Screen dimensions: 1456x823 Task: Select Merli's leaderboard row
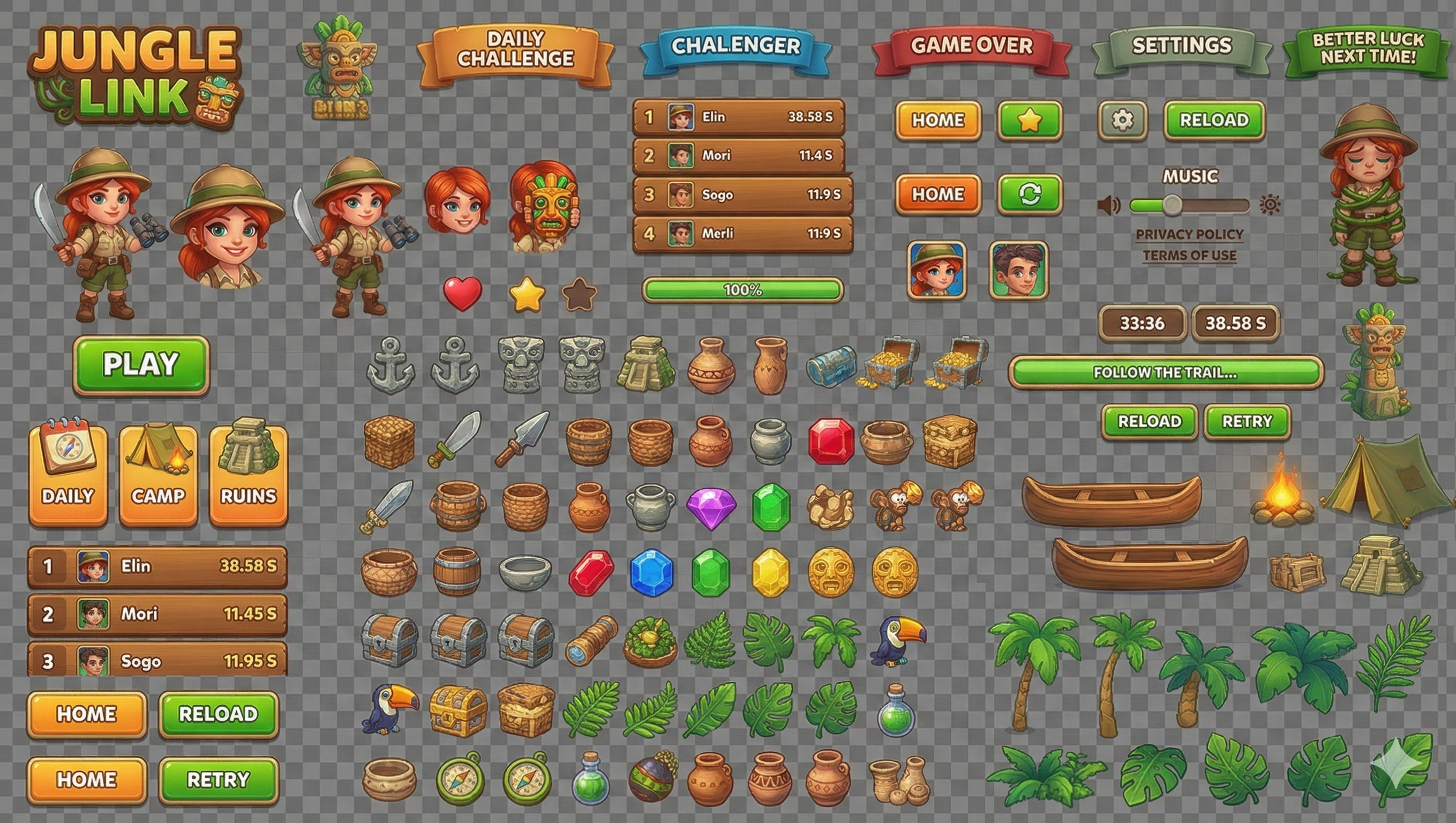(x=742, y=234)
